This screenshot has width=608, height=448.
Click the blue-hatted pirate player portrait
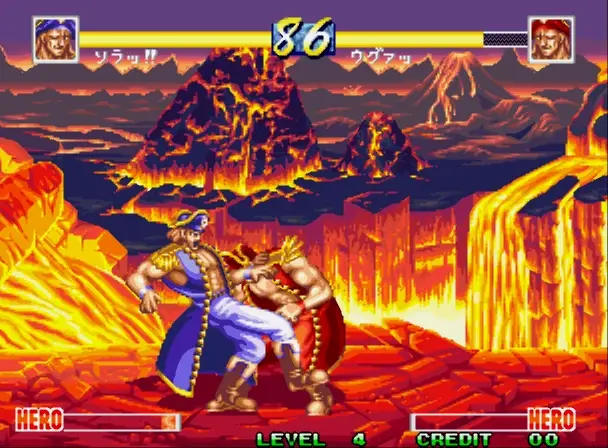(55, 39)
